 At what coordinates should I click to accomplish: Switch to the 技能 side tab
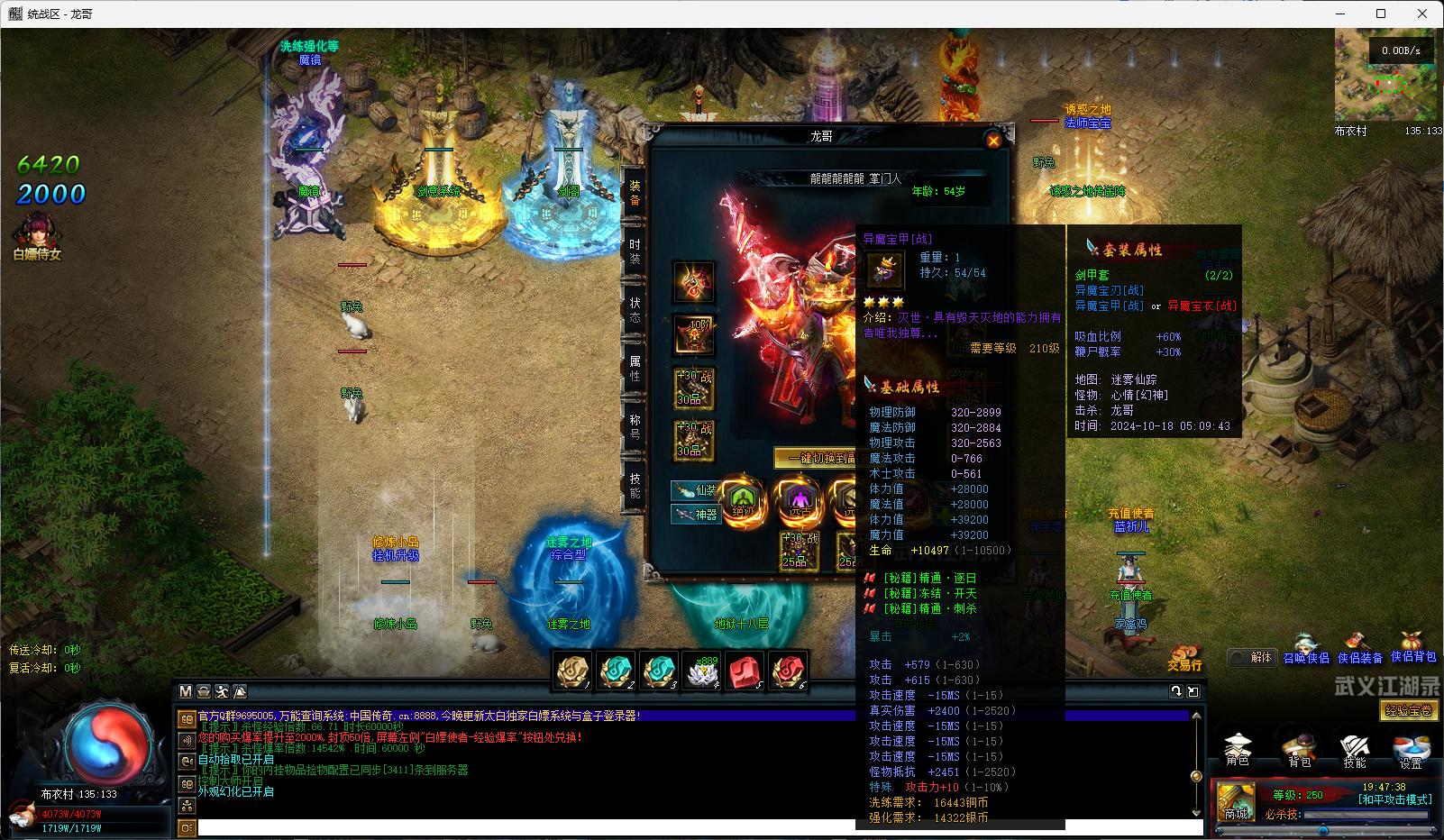[635, 486]
